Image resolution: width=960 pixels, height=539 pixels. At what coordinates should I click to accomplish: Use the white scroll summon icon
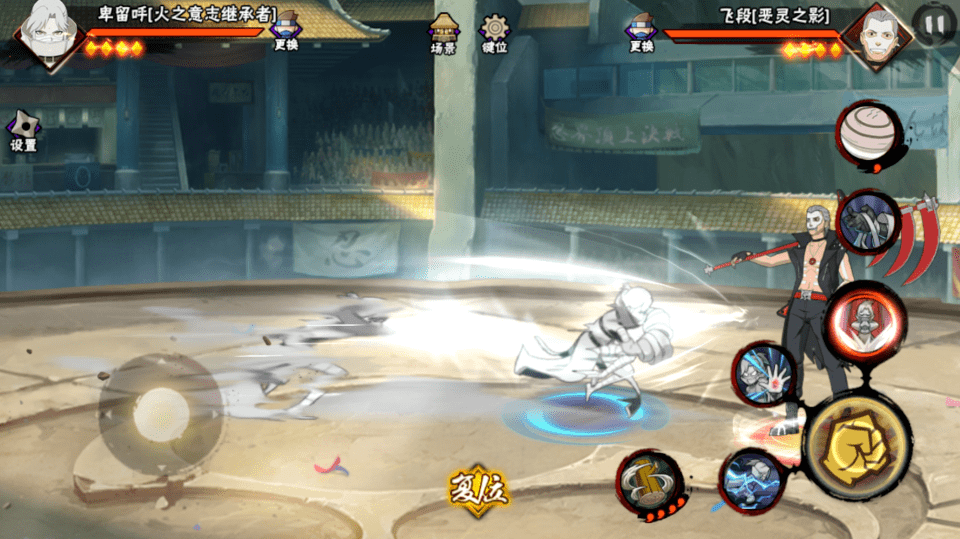click(864, 131)
